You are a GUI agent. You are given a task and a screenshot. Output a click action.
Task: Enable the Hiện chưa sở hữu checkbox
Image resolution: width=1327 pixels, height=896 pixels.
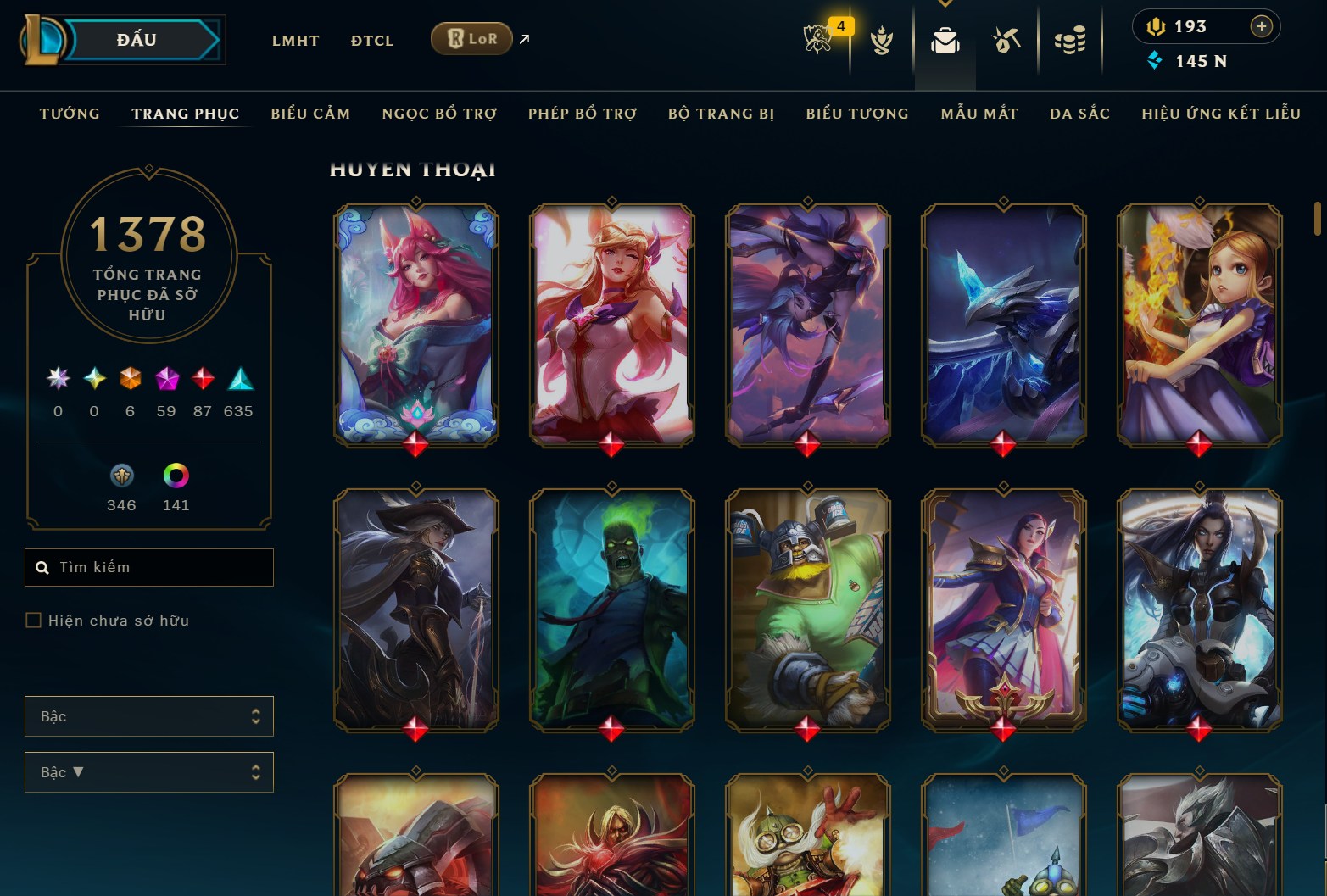pos(34,620)
